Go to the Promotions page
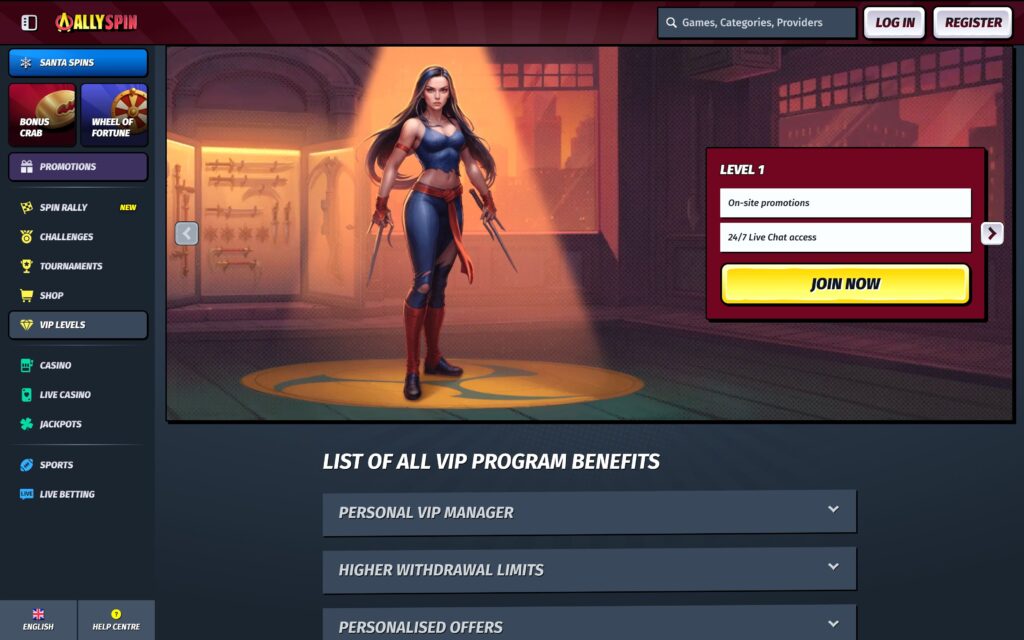Viewport: 1024px width, 640px height. (x=78, y=167)
